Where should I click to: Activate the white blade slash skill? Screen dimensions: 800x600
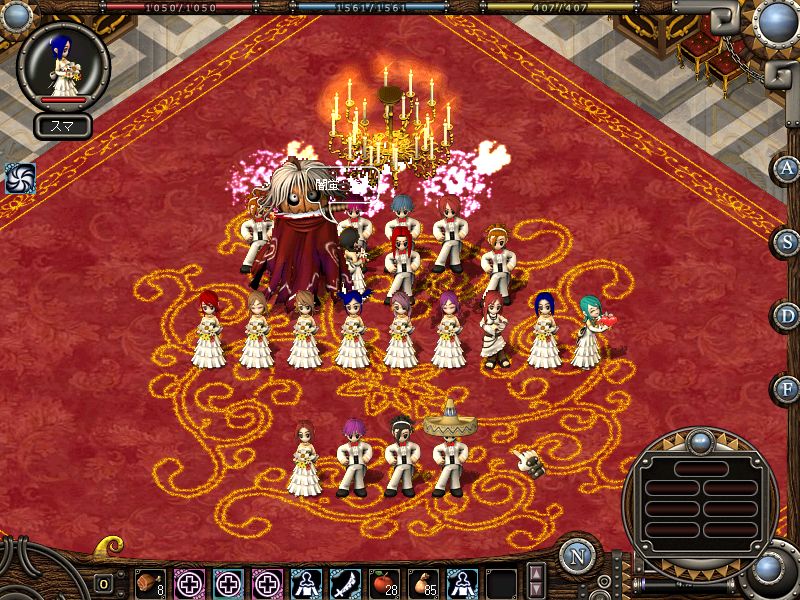tap(345, 581)
